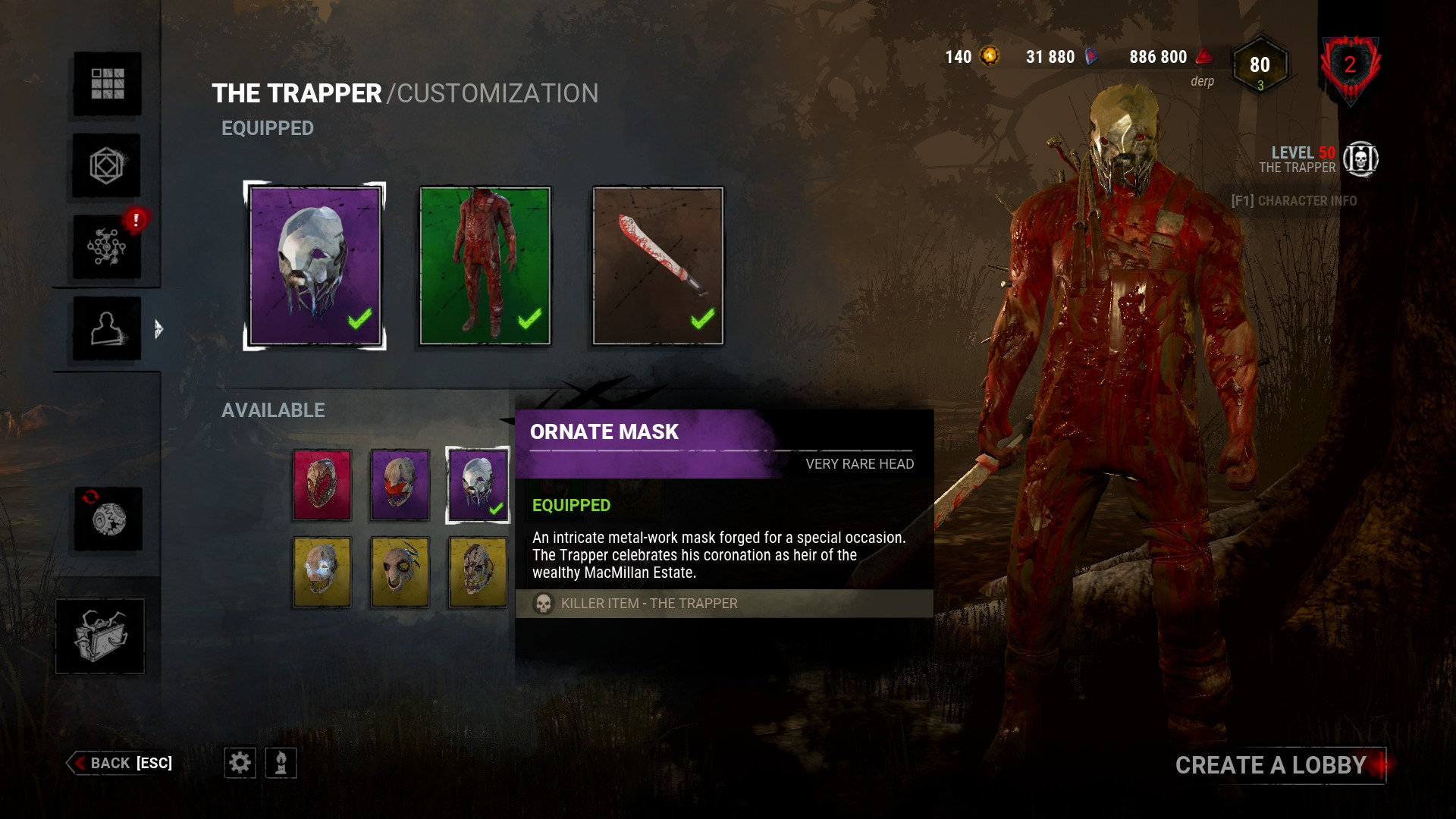Go back with the BACK button
This screenshot has height=819, width=1456.
(121, 763)
